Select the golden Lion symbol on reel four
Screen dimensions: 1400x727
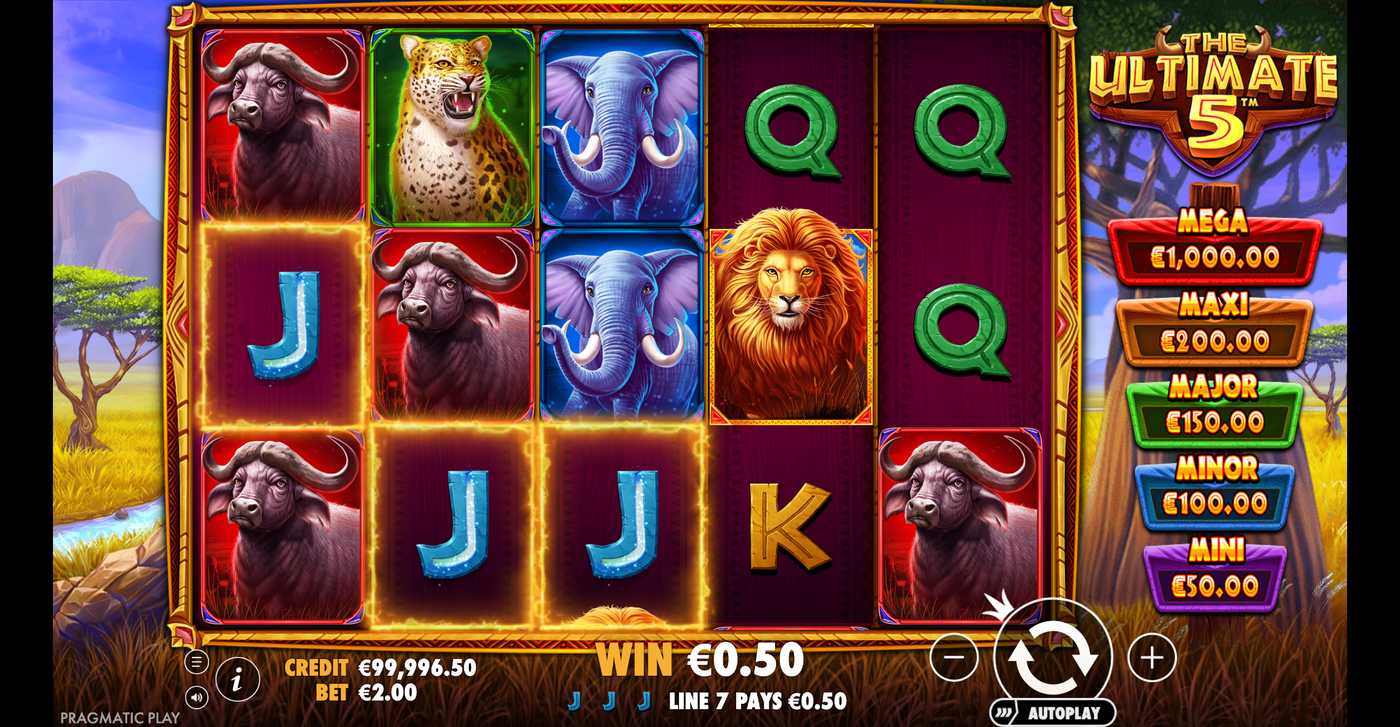(789, 322)
